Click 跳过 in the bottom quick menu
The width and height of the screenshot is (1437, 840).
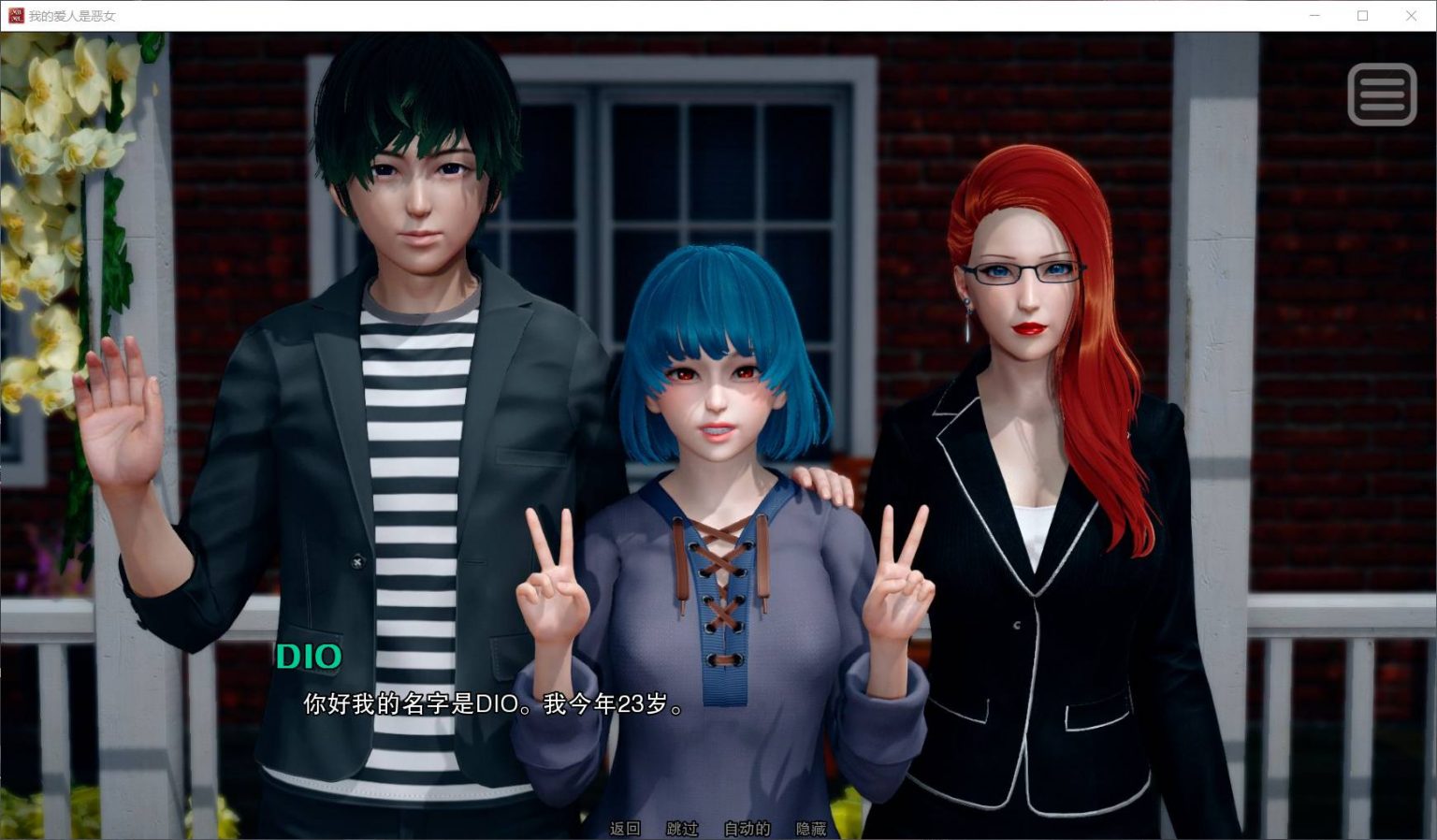coord(682,829)
